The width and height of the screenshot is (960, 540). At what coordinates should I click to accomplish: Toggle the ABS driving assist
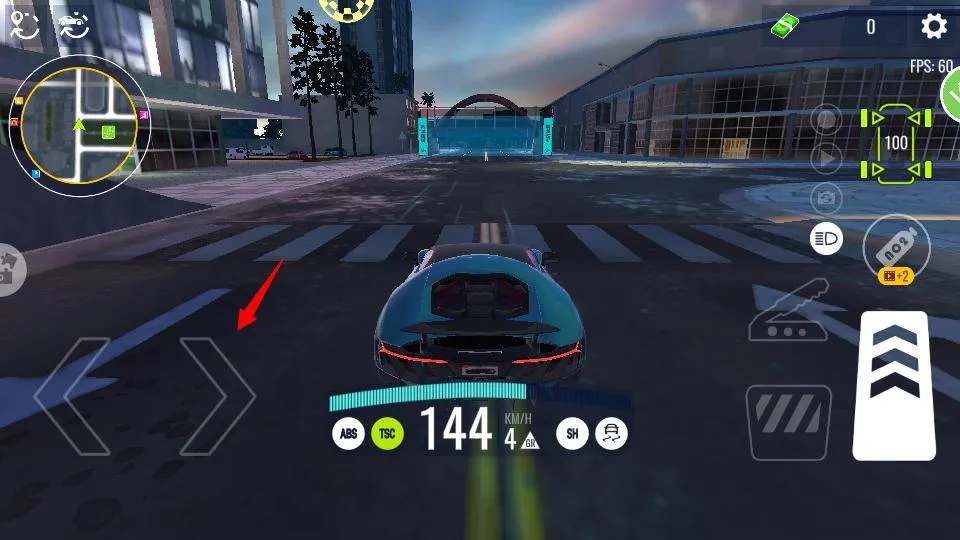point(348,433)
